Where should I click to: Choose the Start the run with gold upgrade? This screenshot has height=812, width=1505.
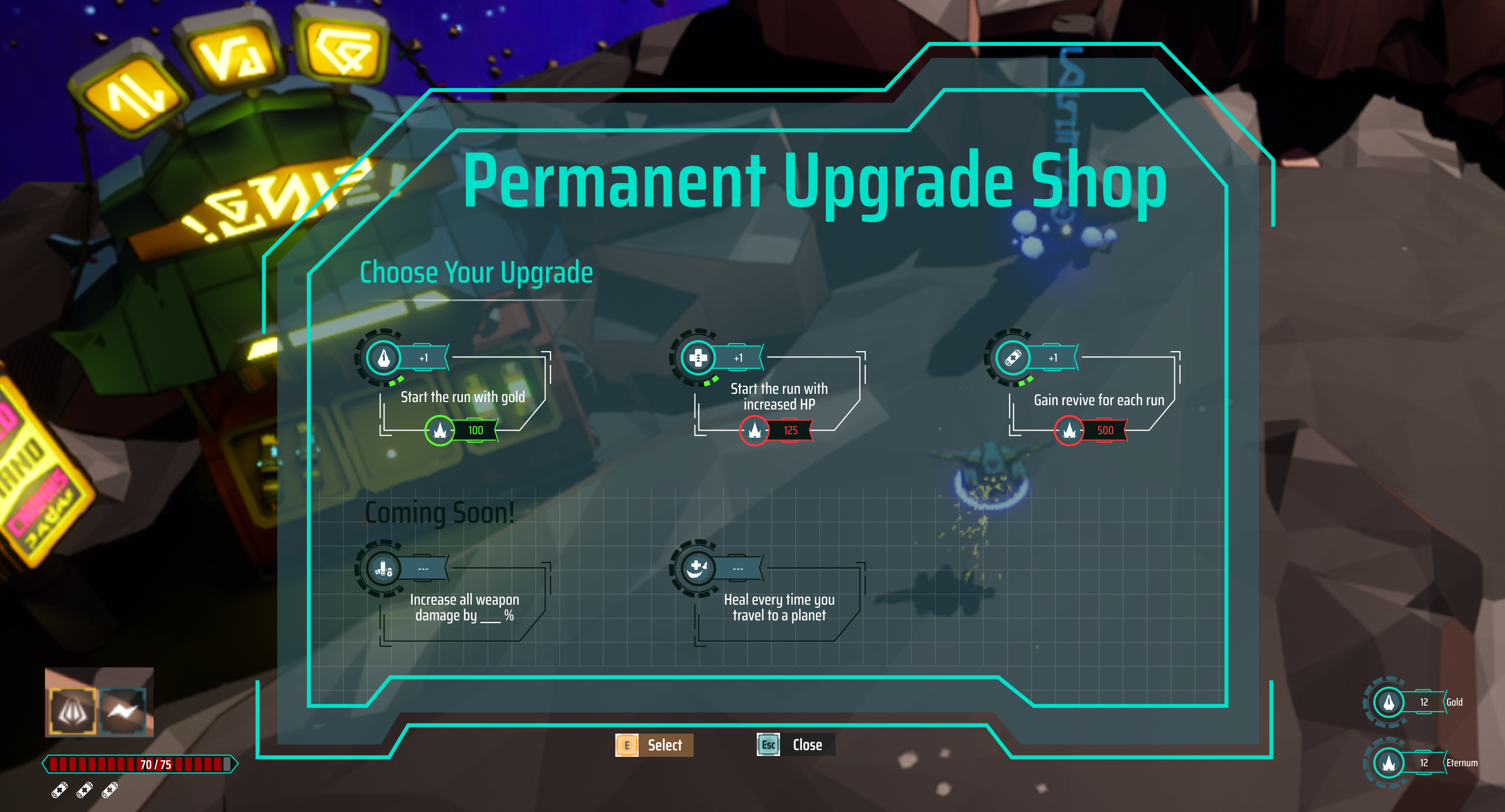click(x=462, y=397)
